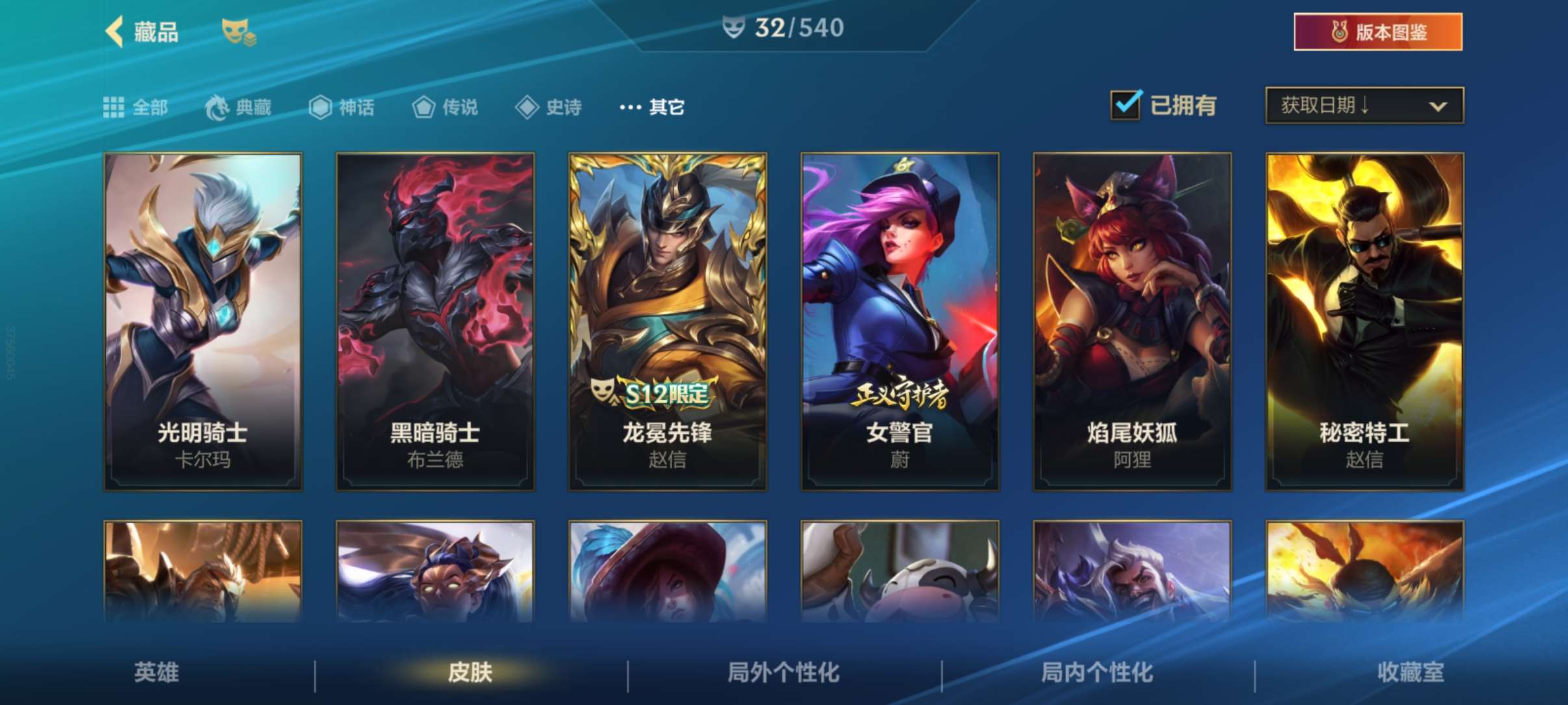1568x705 pixels.
Task: Select the 神话 hexagon filter icon
Action: click(x=320, y=107)
